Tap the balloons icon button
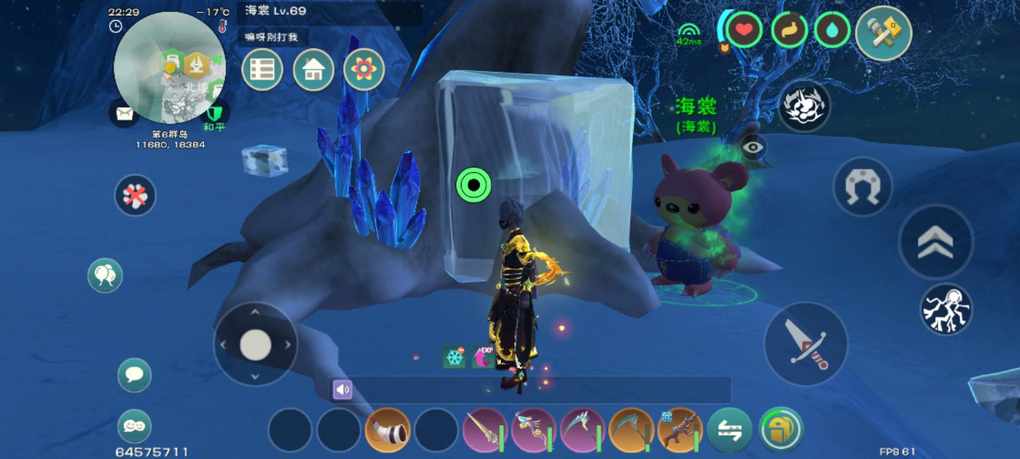The image size is (1020, 459). (x=105, y=275)
